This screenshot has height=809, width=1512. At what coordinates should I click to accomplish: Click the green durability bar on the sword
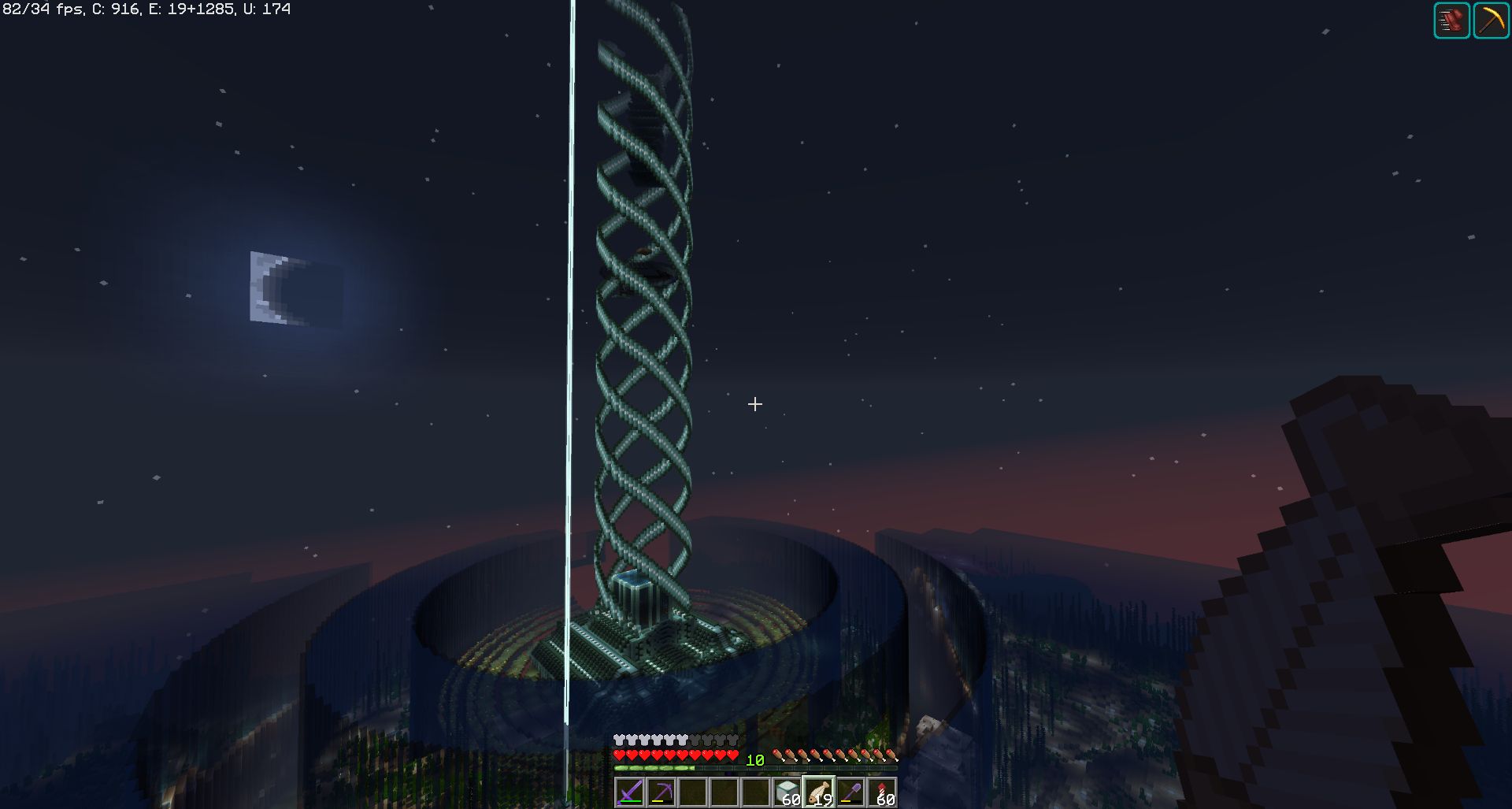pos(630,802)
